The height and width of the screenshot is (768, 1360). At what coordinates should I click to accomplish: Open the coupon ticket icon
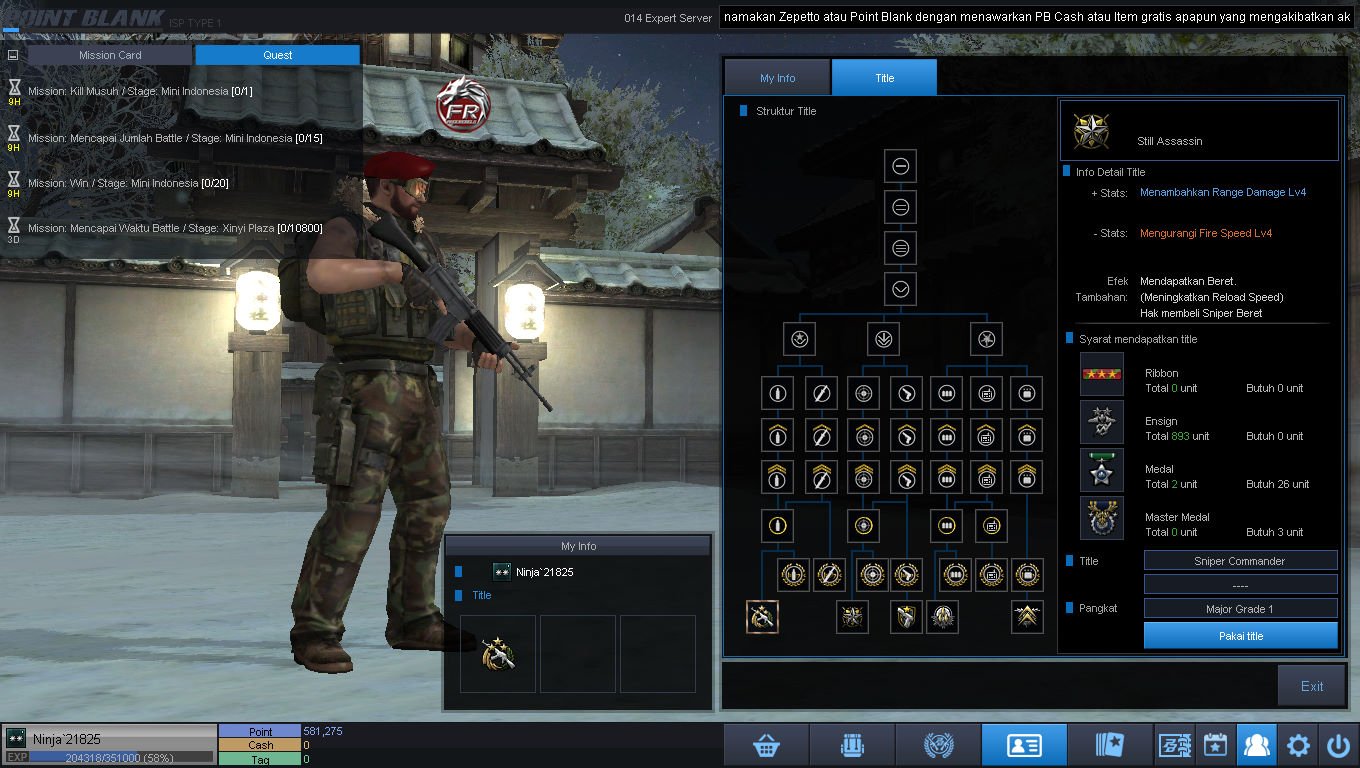tap(1173, 745)
